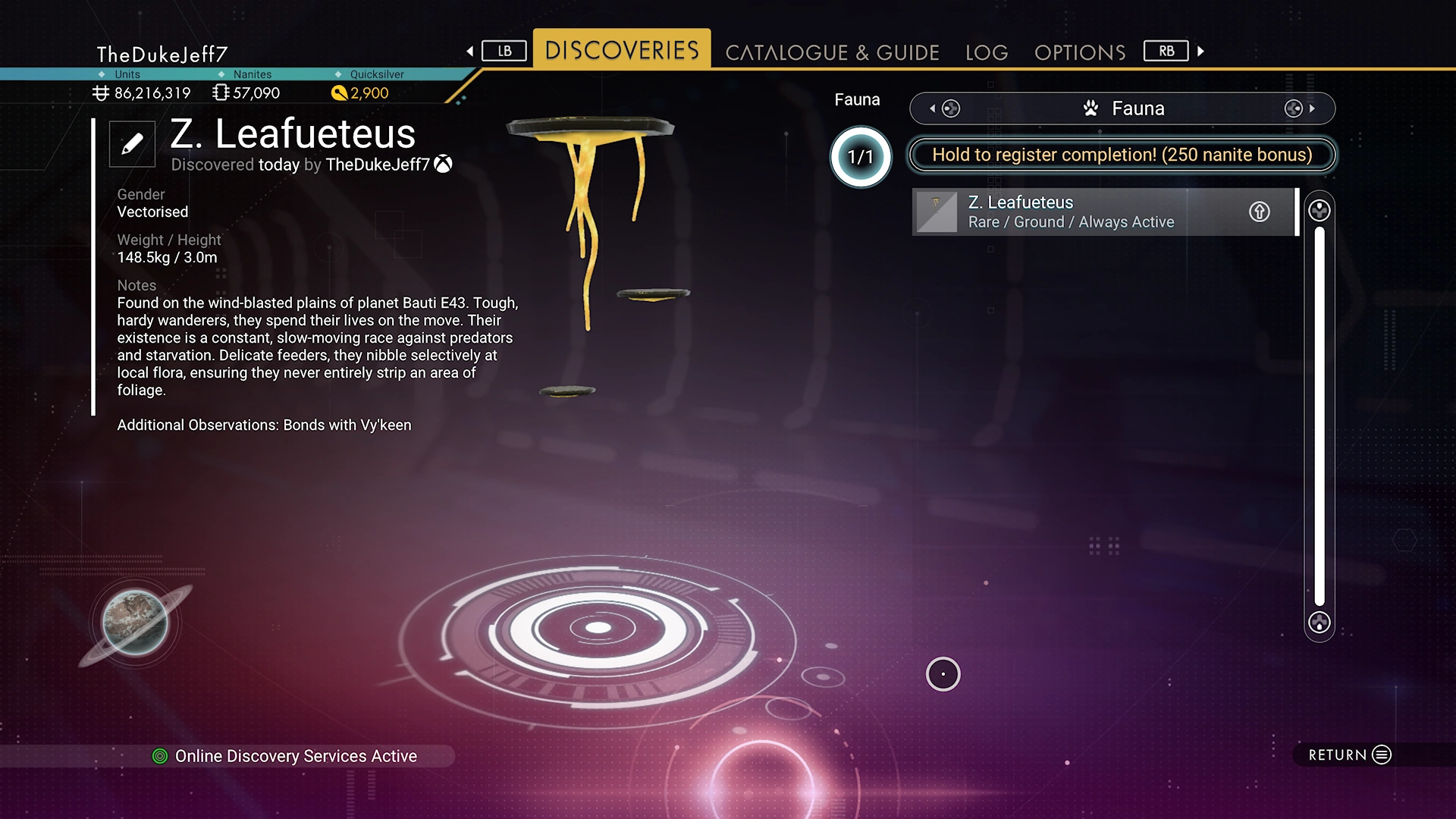The width and height of the screenshot is (1456, 819).
Task: Go to the Options tab
Action: point(1080,52)
